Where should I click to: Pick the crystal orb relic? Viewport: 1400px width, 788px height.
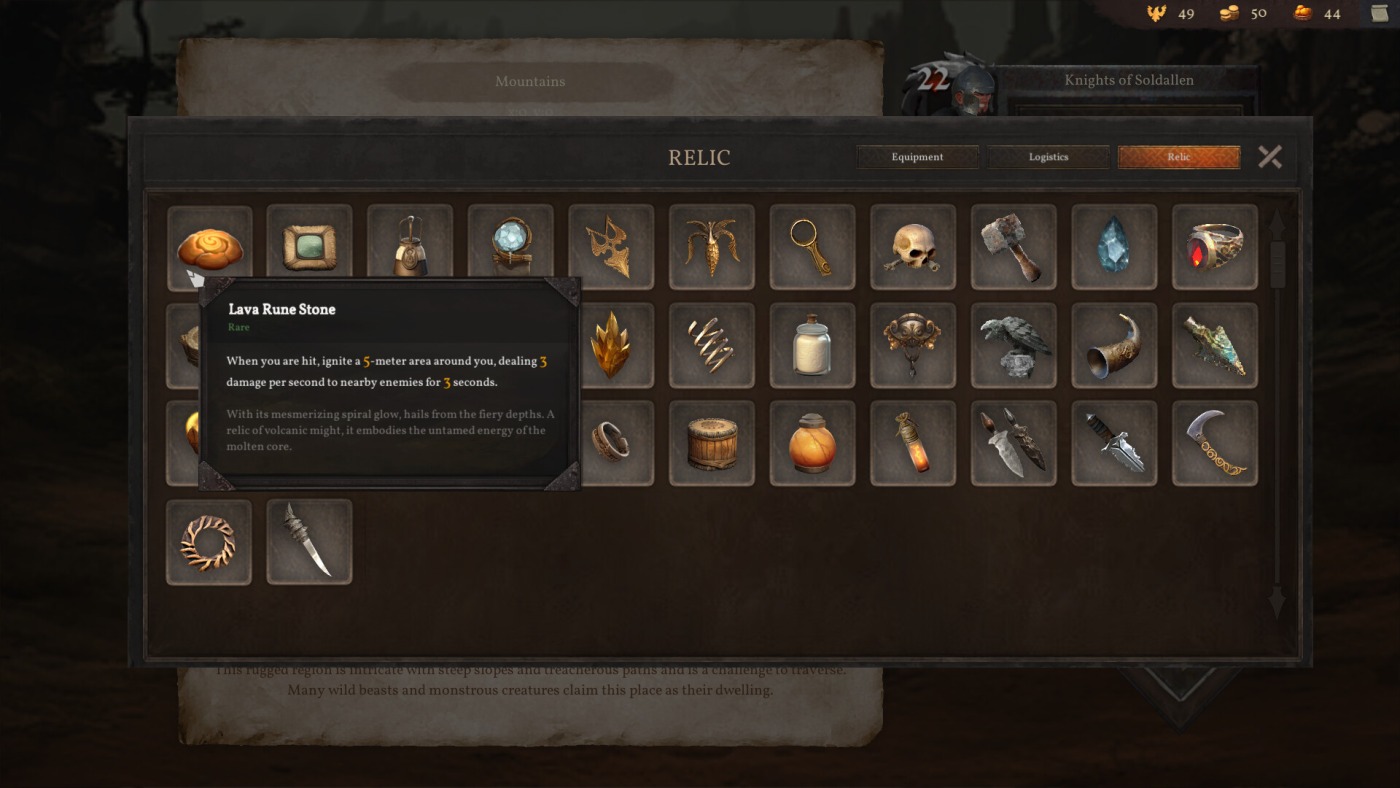[x=511, y=247]
